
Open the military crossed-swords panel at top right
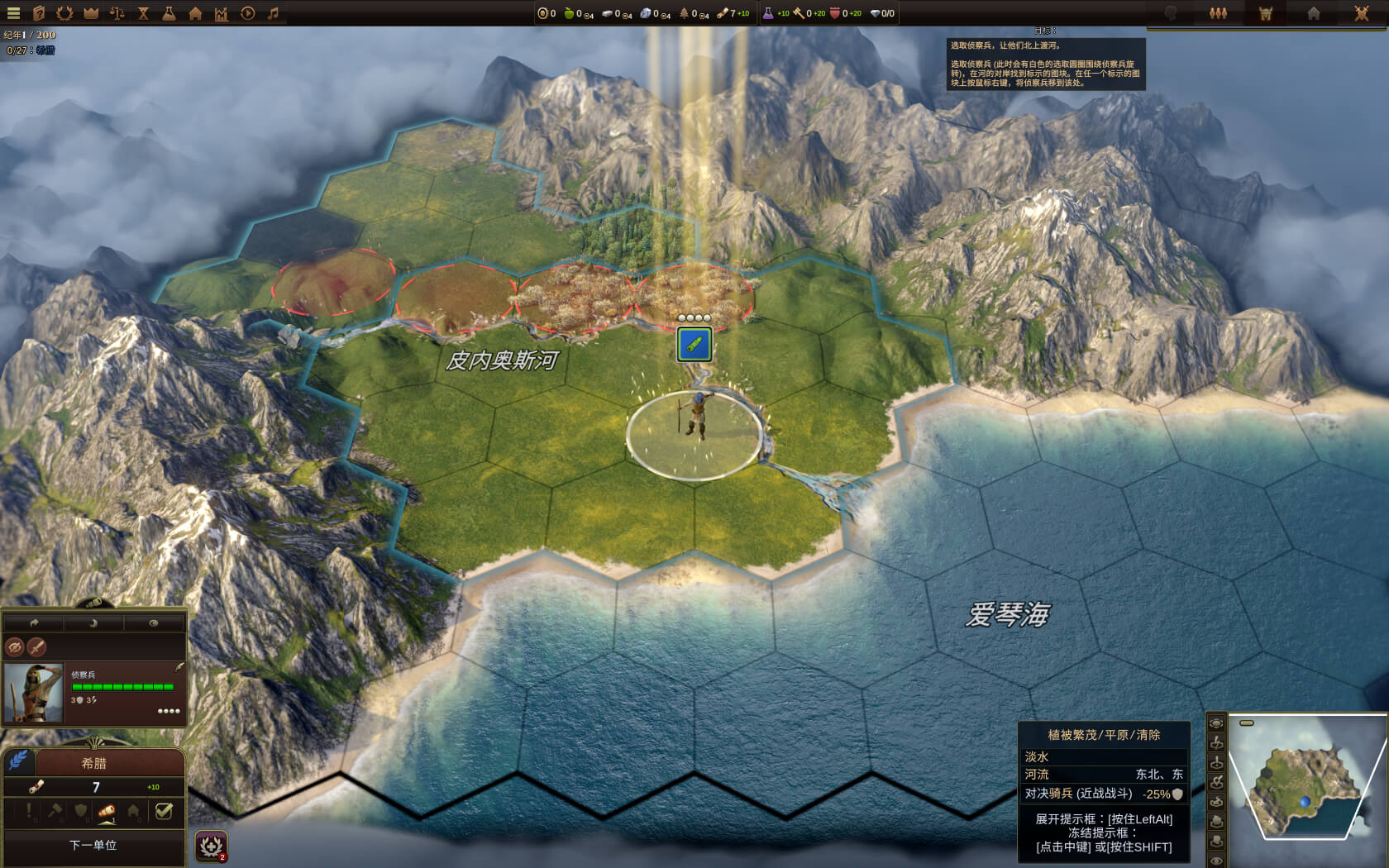1362,13
